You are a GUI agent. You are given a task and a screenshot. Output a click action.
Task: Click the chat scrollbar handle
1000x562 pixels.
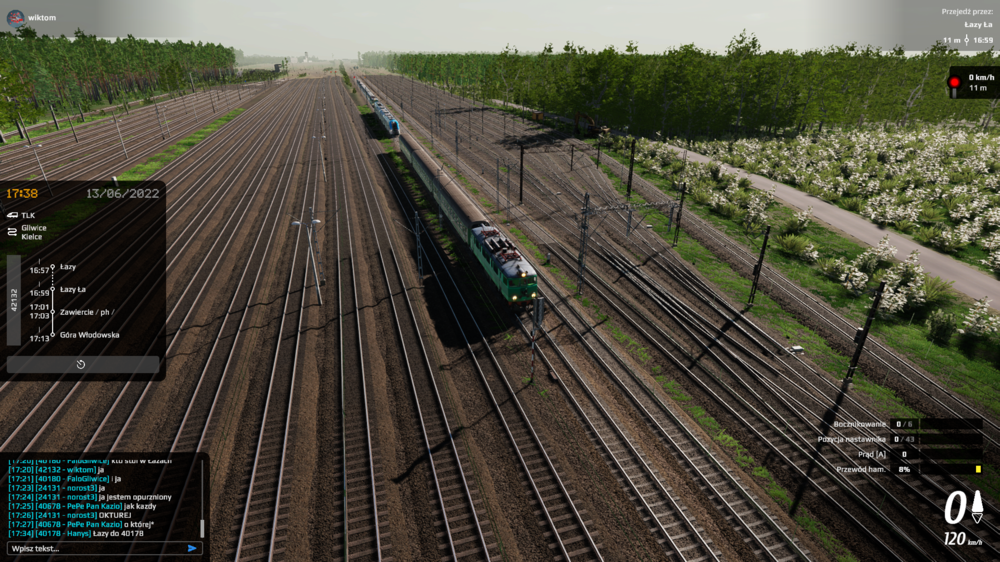pos(202,528)
